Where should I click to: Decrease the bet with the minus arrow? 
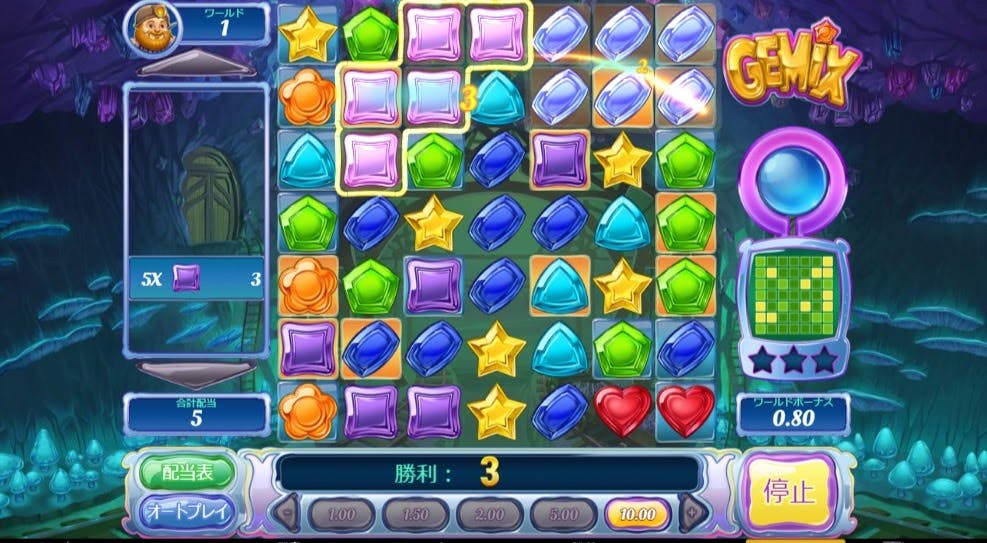(x=287, y=514)
